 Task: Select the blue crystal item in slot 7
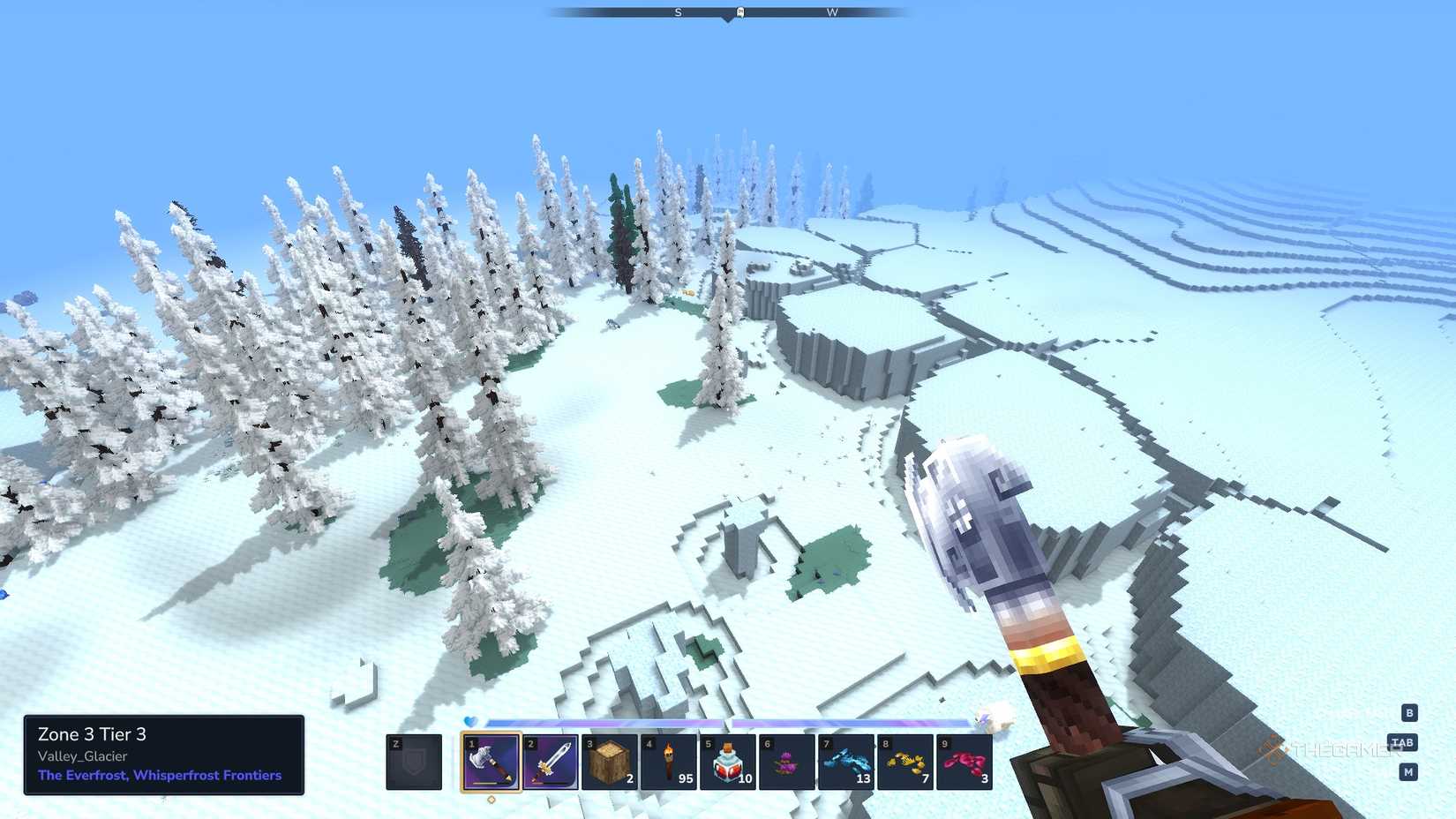(845, 763)
